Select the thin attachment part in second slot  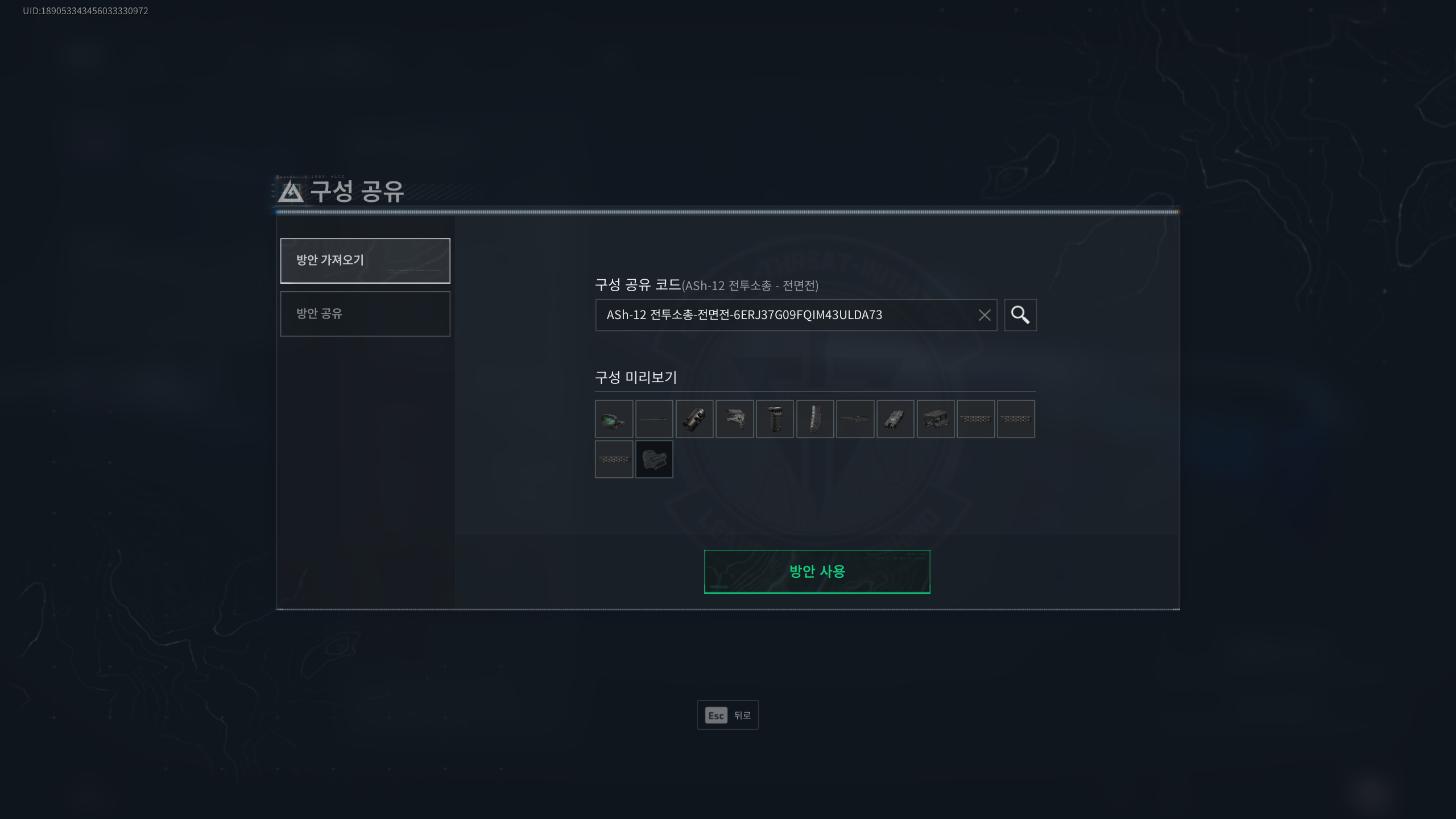[655, 419]
